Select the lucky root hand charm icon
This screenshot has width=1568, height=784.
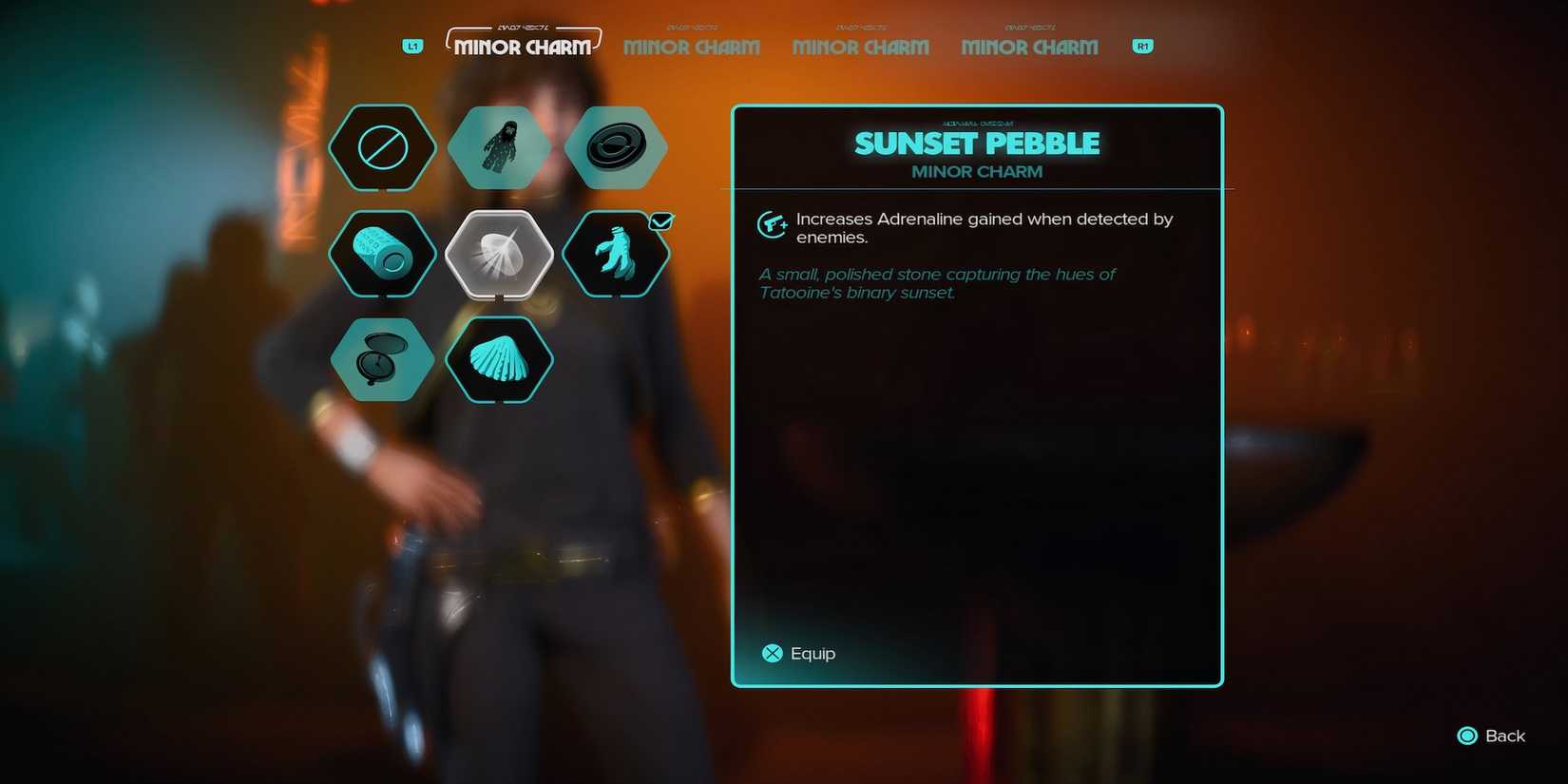[x=616, y=255]
